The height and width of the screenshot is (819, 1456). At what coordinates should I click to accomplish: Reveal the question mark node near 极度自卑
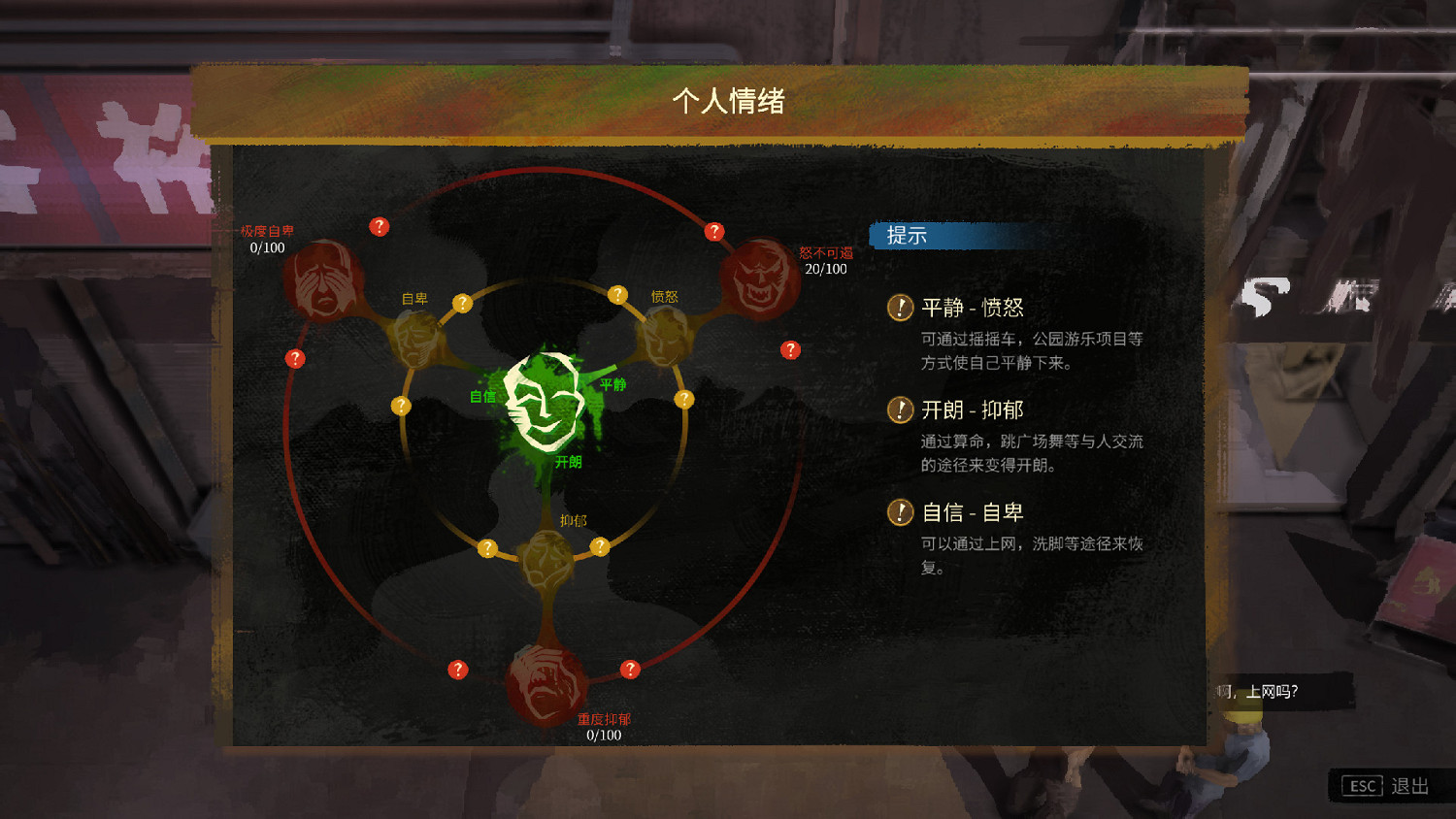[x=379, y=227]
